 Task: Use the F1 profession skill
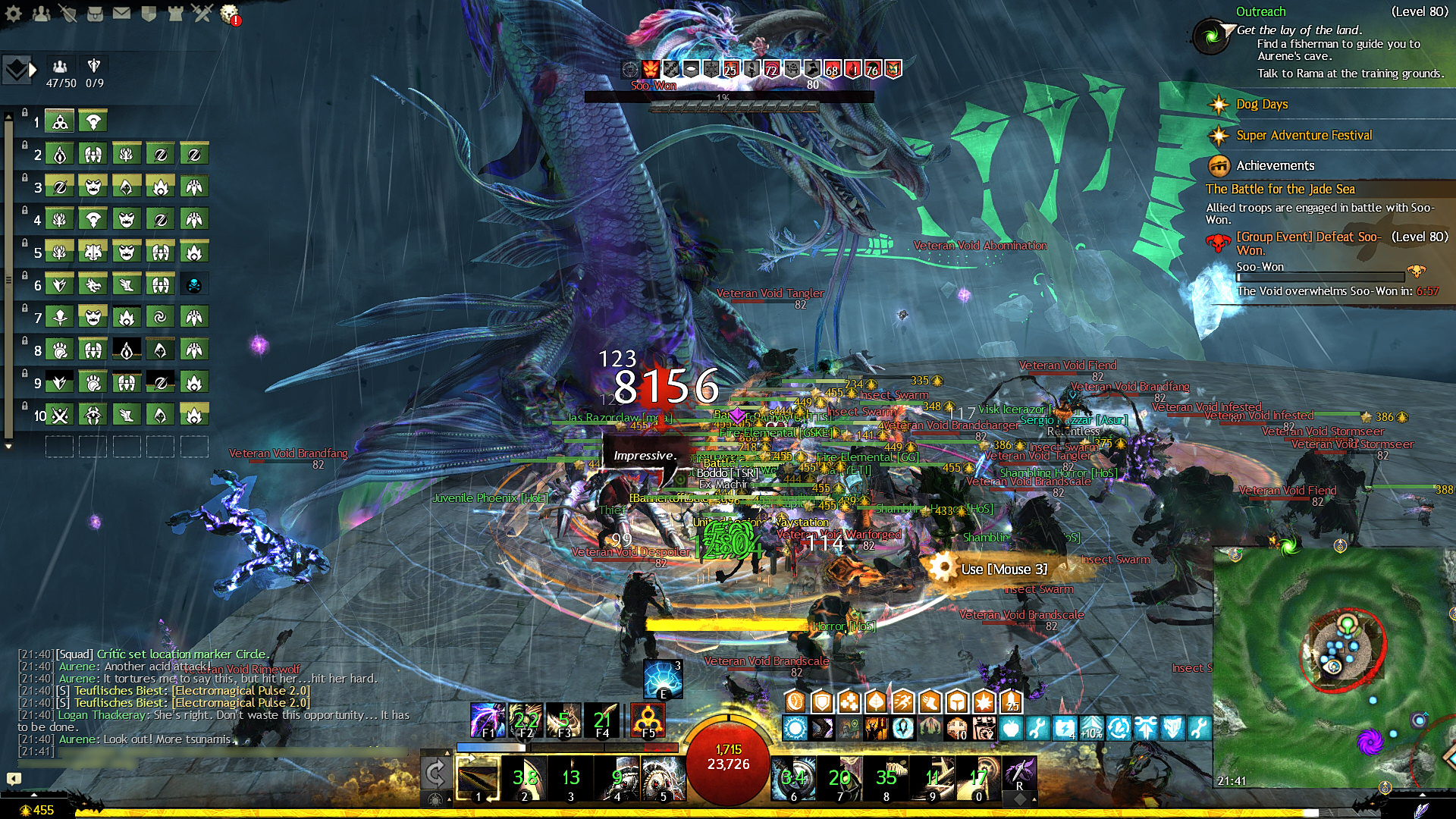click(488, 719)
